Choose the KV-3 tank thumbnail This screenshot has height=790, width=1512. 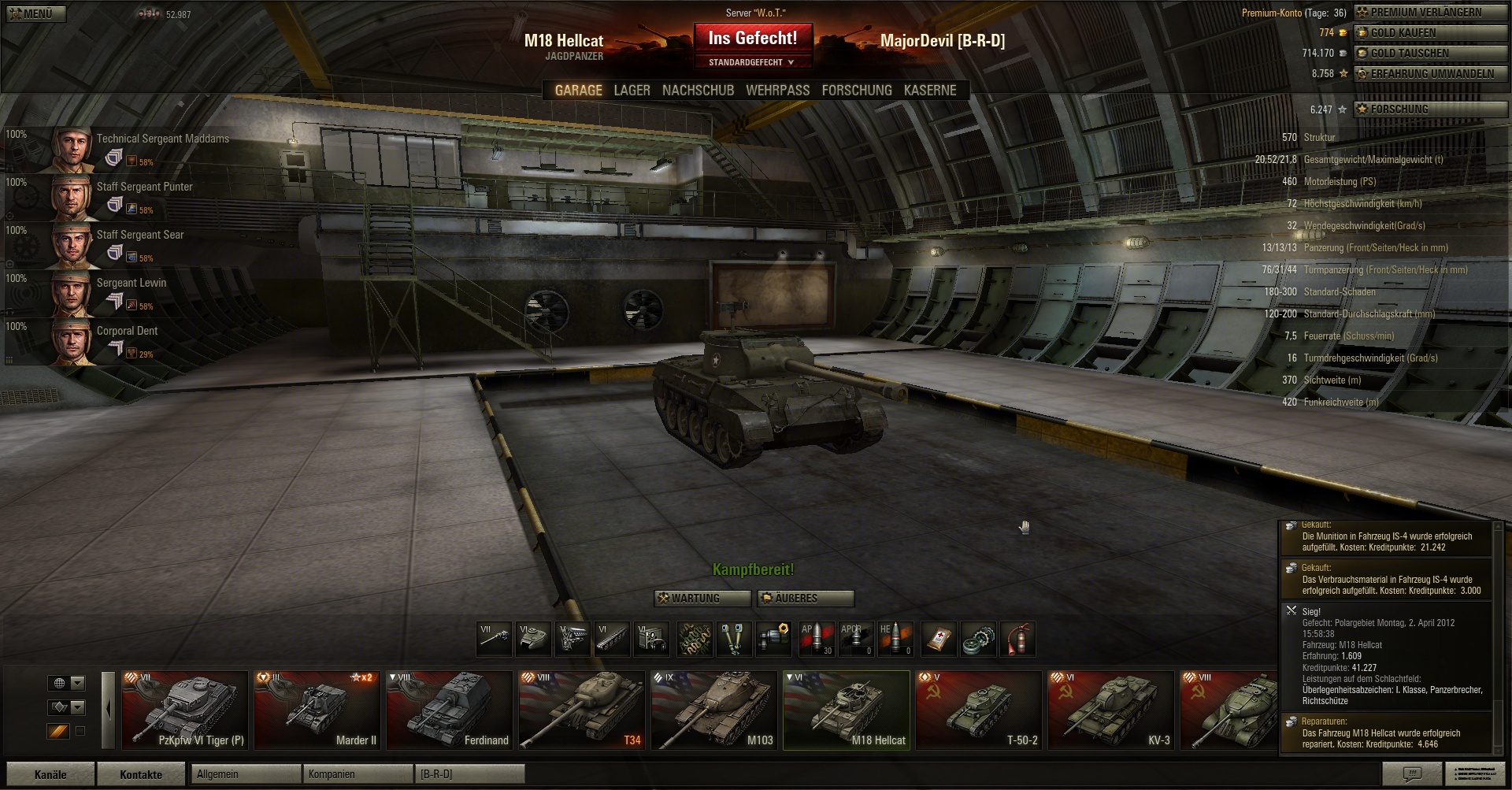click(1110, 710)
